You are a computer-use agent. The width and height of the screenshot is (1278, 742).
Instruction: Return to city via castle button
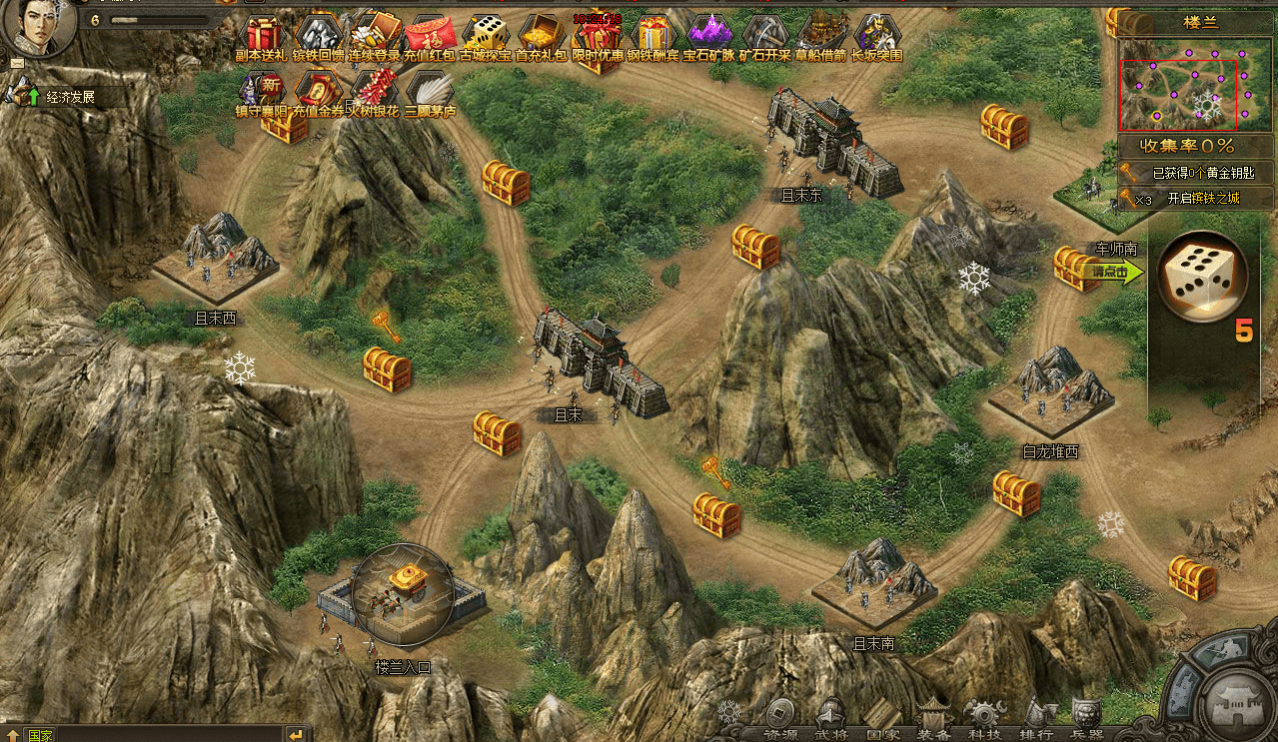coord(1237,704)
